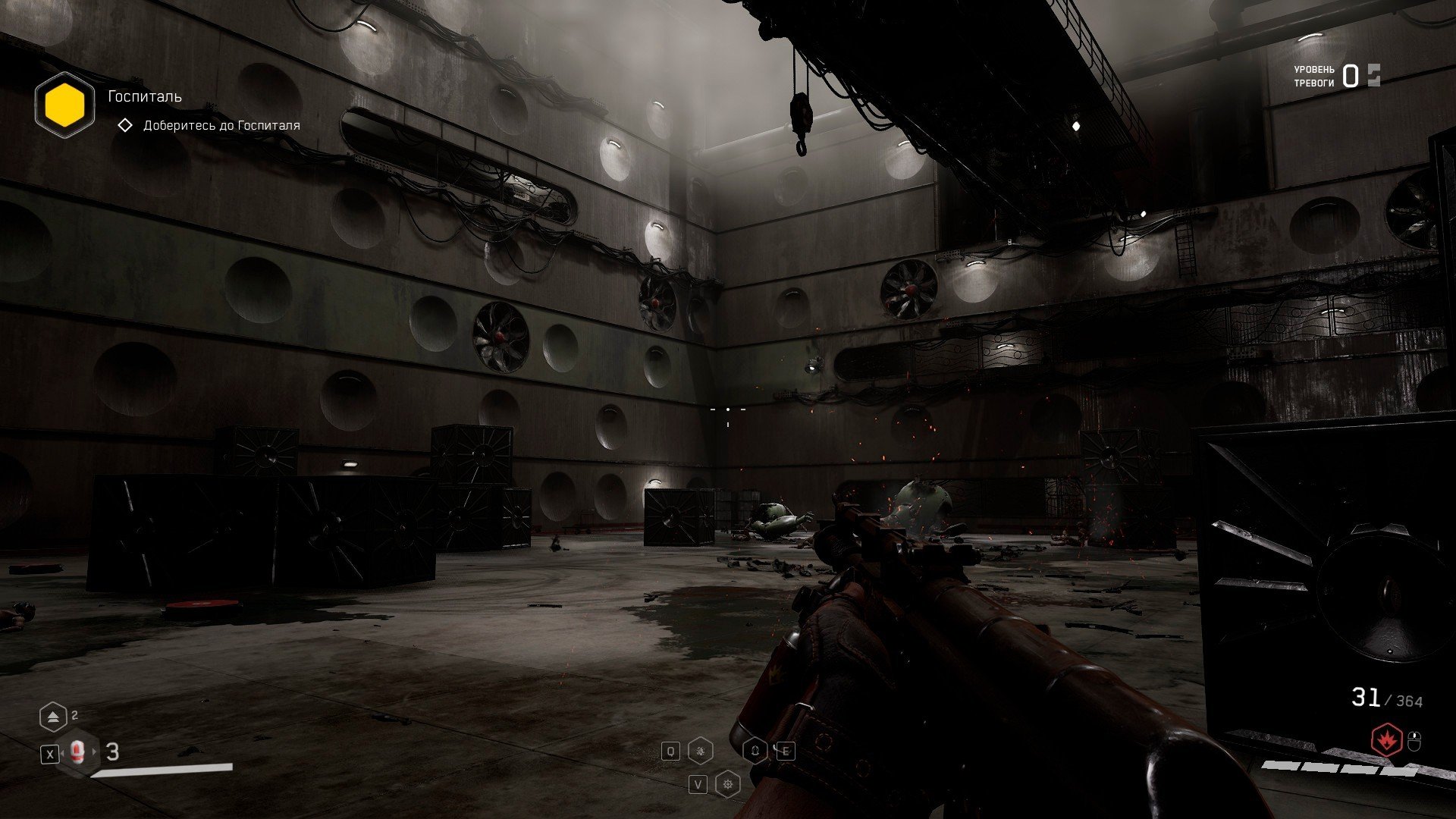This screenshot has width=1456, height=819.
Task: Select the Госпиталь quest title
Action: click(x=145, y=96)
